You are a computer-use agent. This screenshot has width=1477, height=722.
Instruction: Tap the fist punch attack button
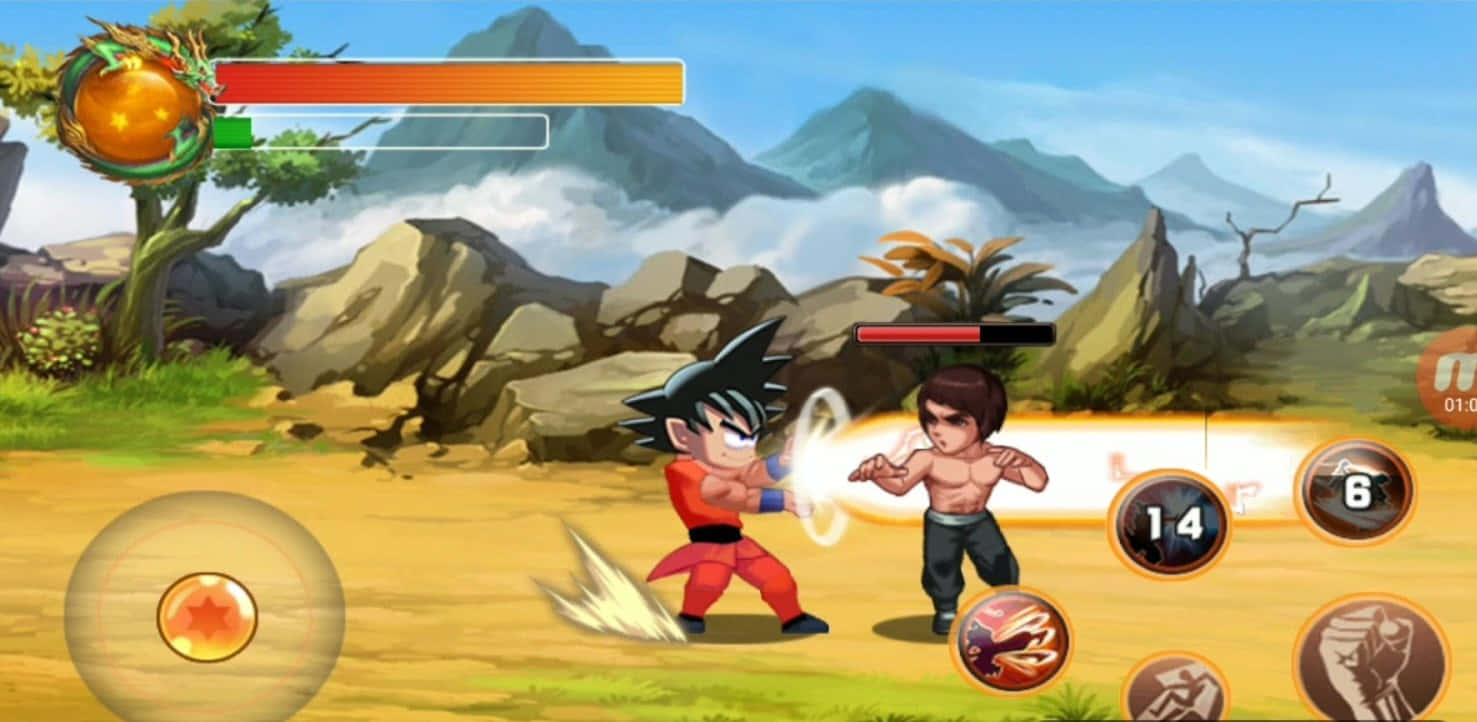point(1371,661)
